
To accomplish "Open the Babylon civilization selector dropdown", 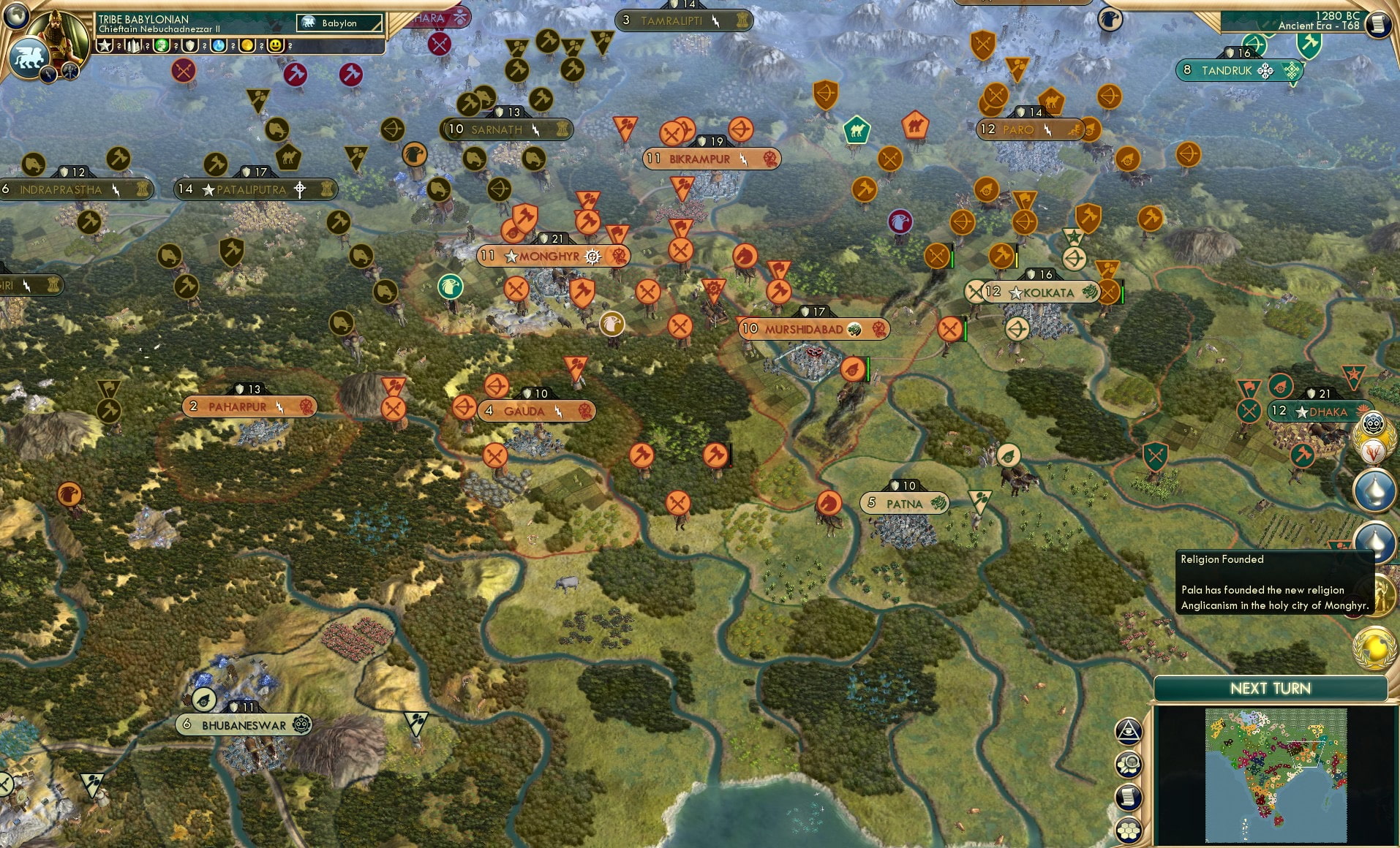I will pos(340,23).
